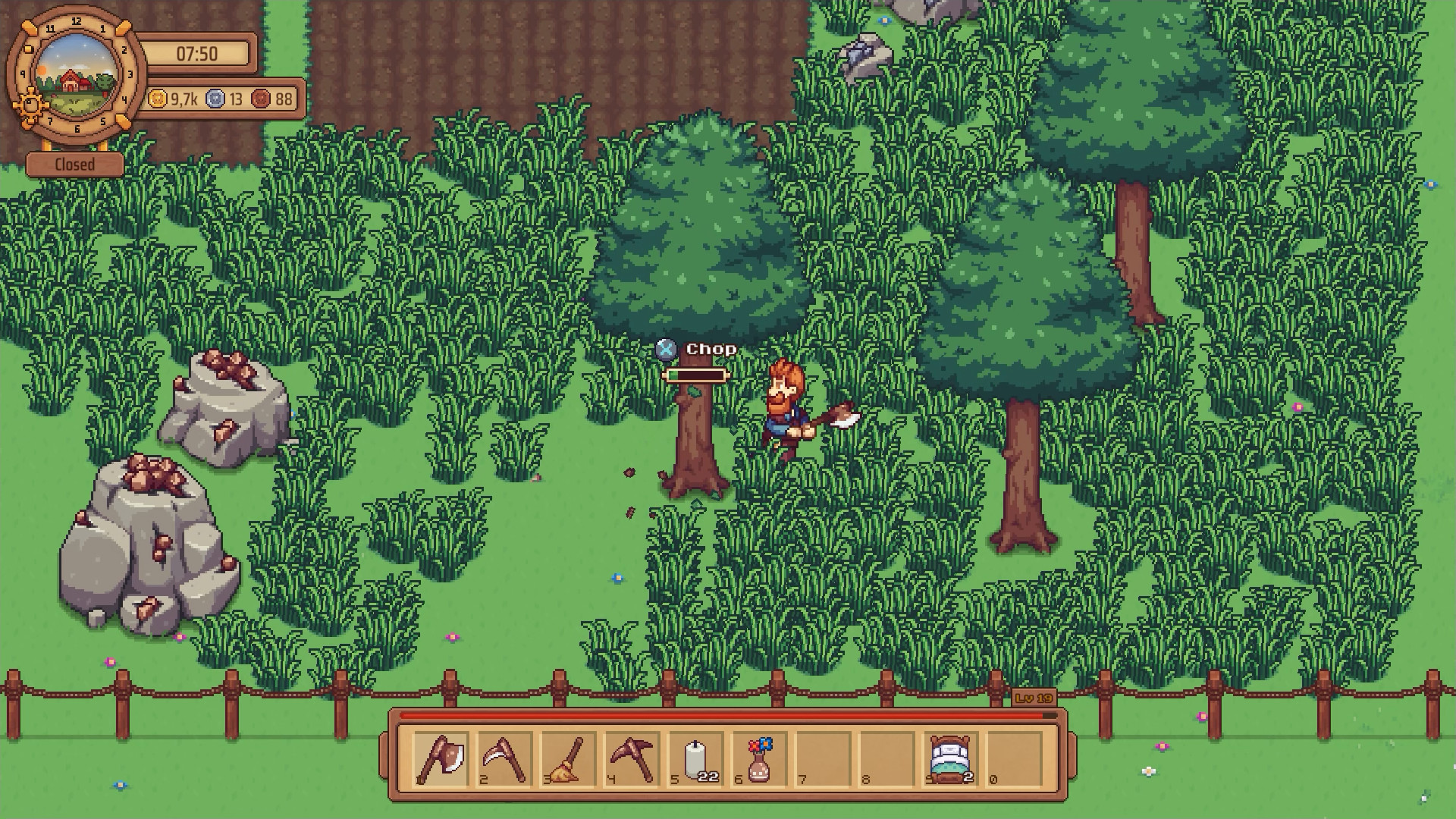Click the chopping progress bar above the tree
The height and width of the screenshot is (819, 1456).
[695, 373]
